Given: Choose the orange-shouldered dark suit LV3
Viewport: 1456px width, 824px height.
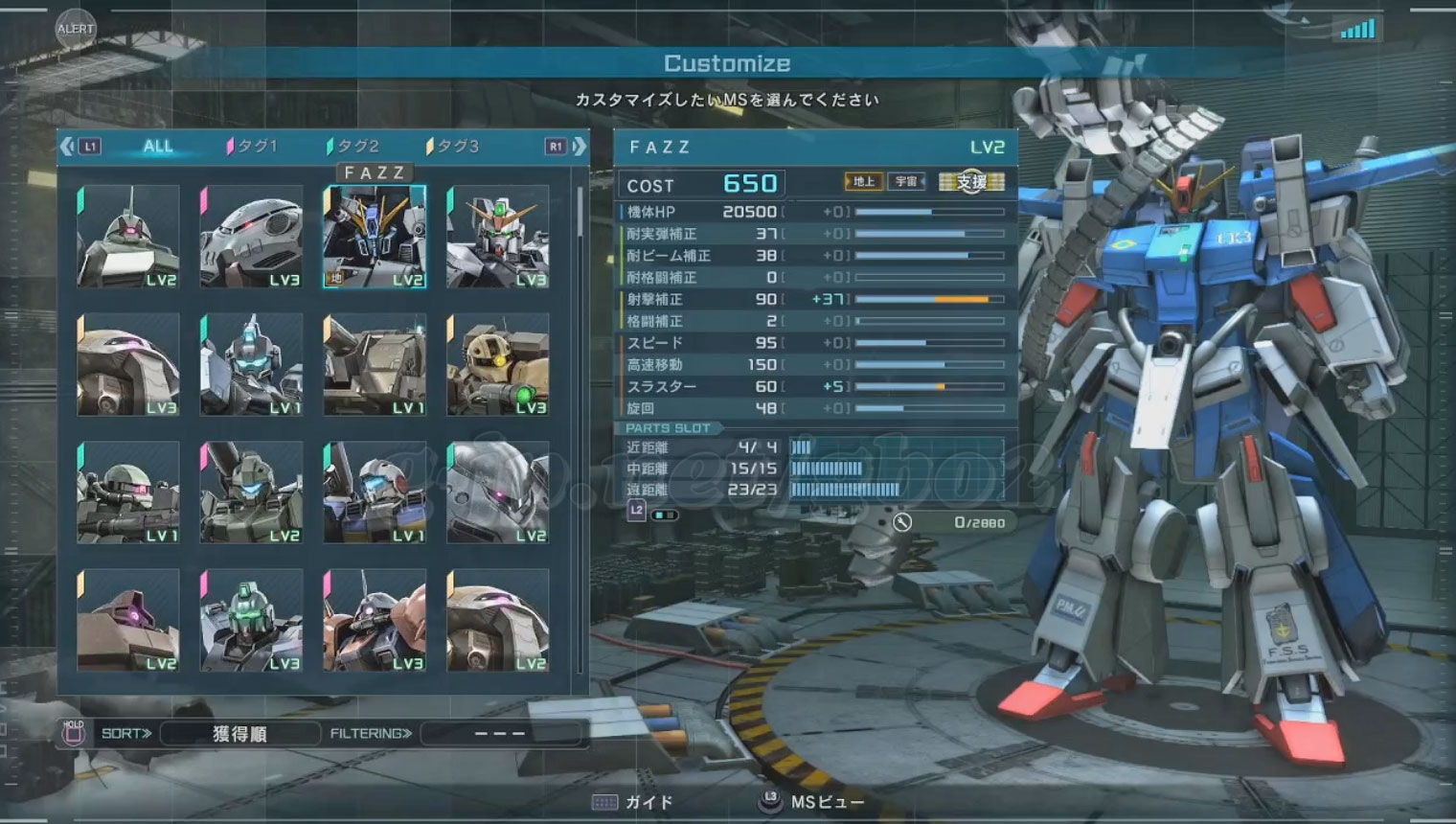Looking at the screenshot, I should point(375,621).
